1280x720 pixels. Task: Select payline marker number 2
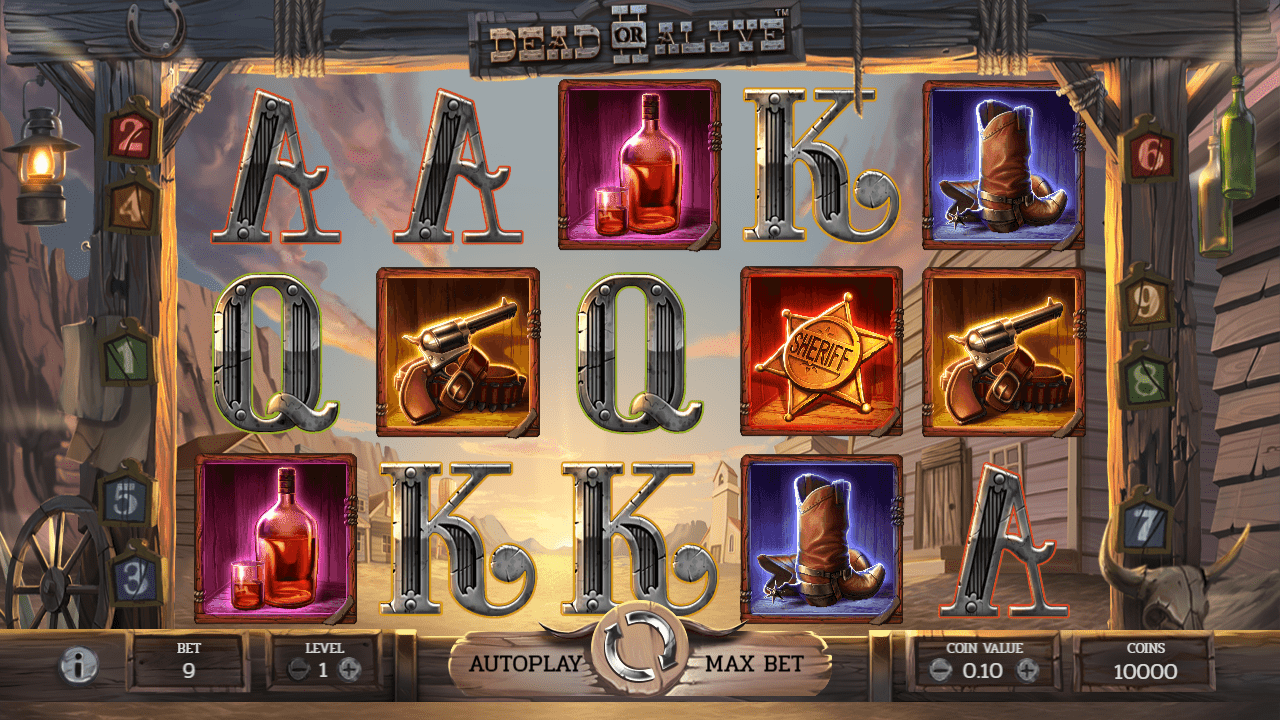coord(131,135)
